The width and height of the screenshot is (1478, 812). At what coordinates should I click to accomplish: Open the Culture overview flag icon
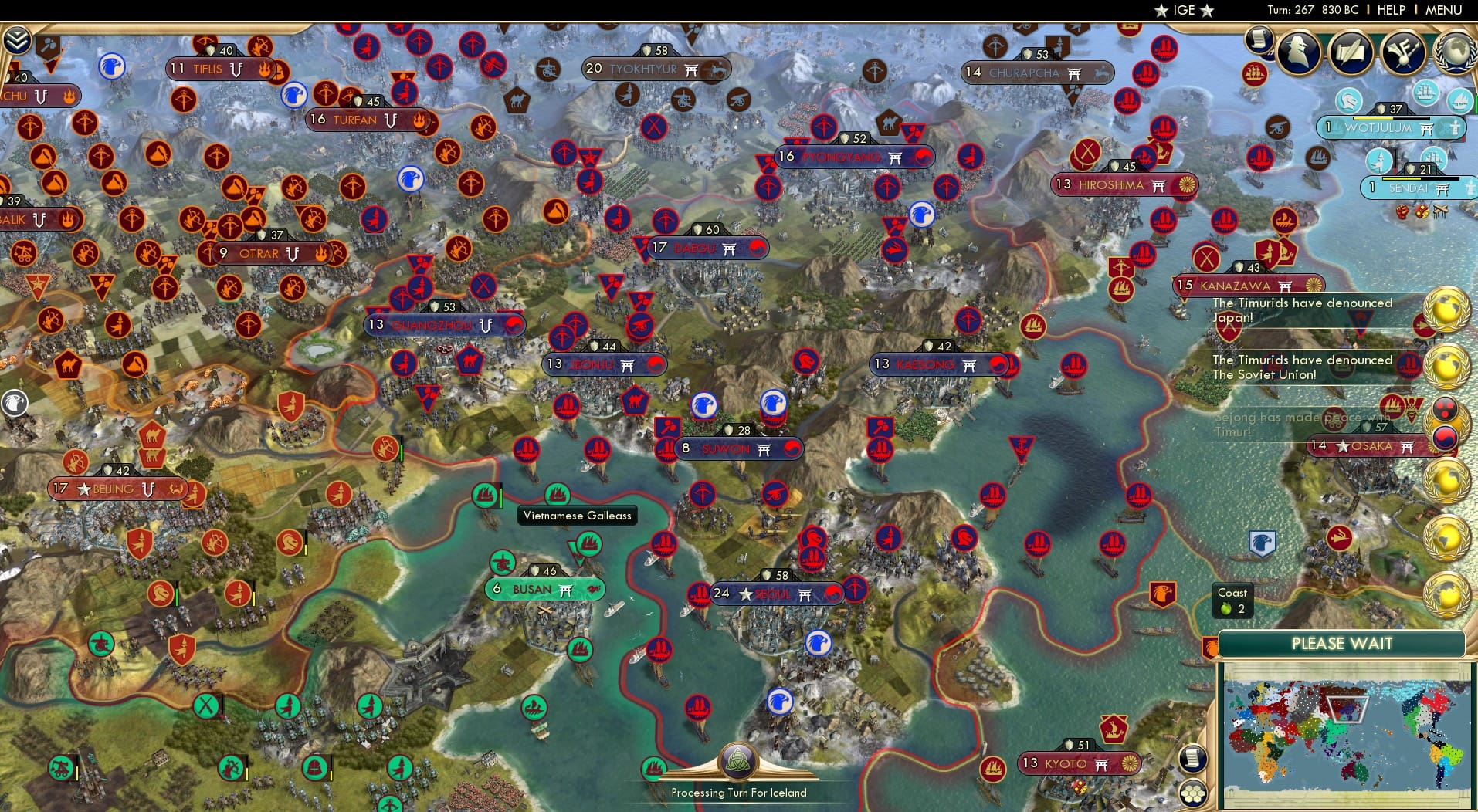[1402, 52]
